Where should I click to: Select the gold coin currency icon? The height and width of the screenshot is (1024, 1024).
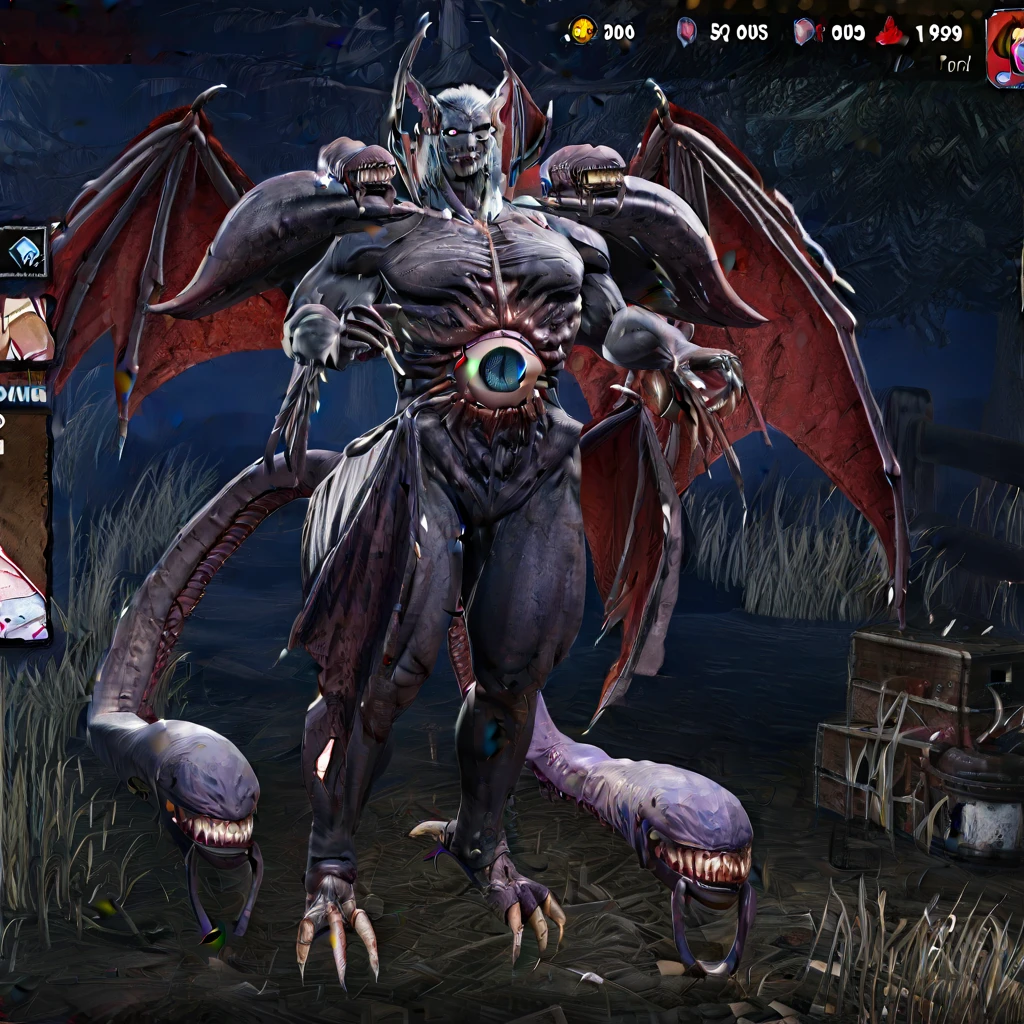(583, 31)
